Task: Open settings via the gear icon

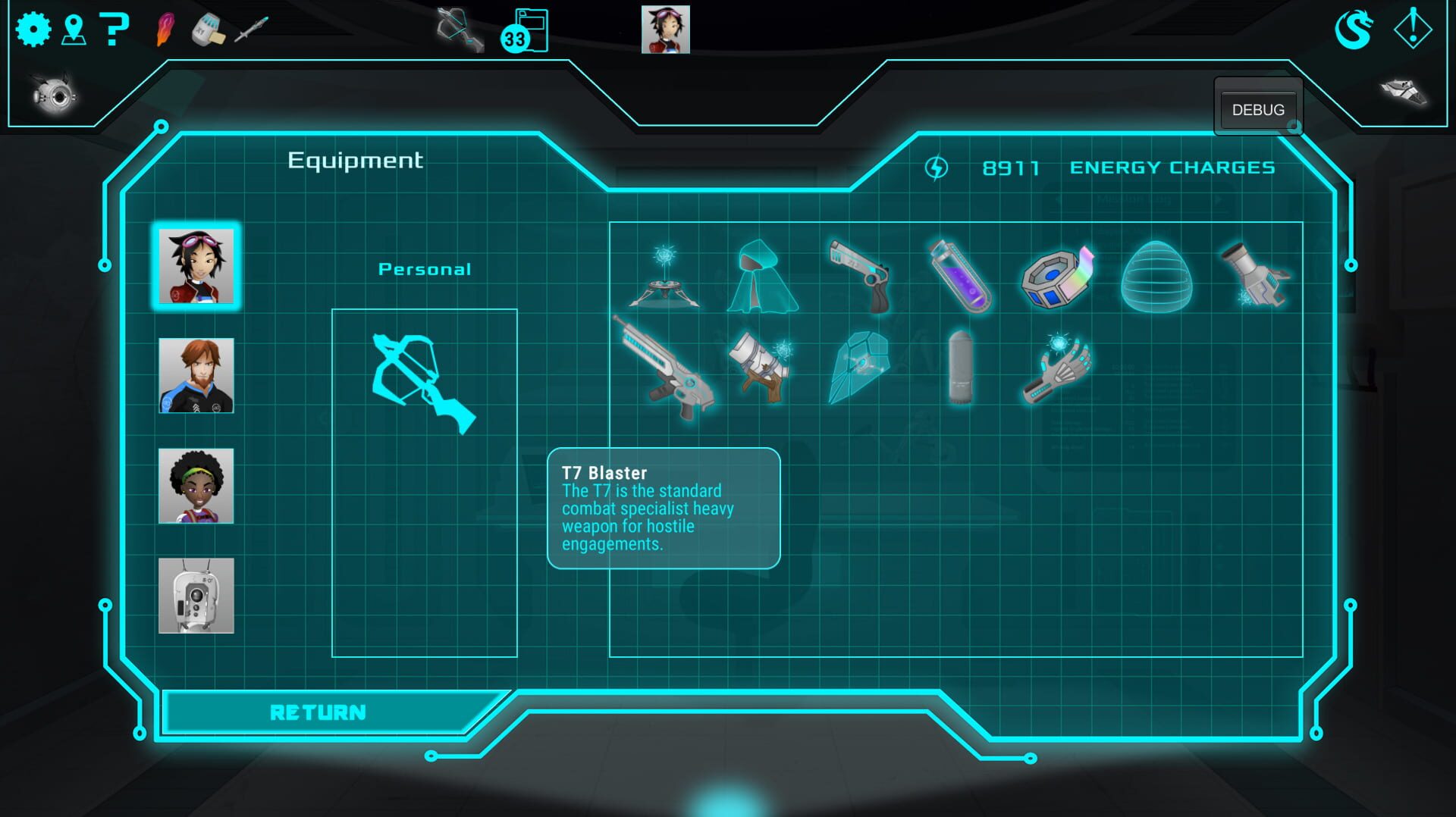Action: [33, 30]
